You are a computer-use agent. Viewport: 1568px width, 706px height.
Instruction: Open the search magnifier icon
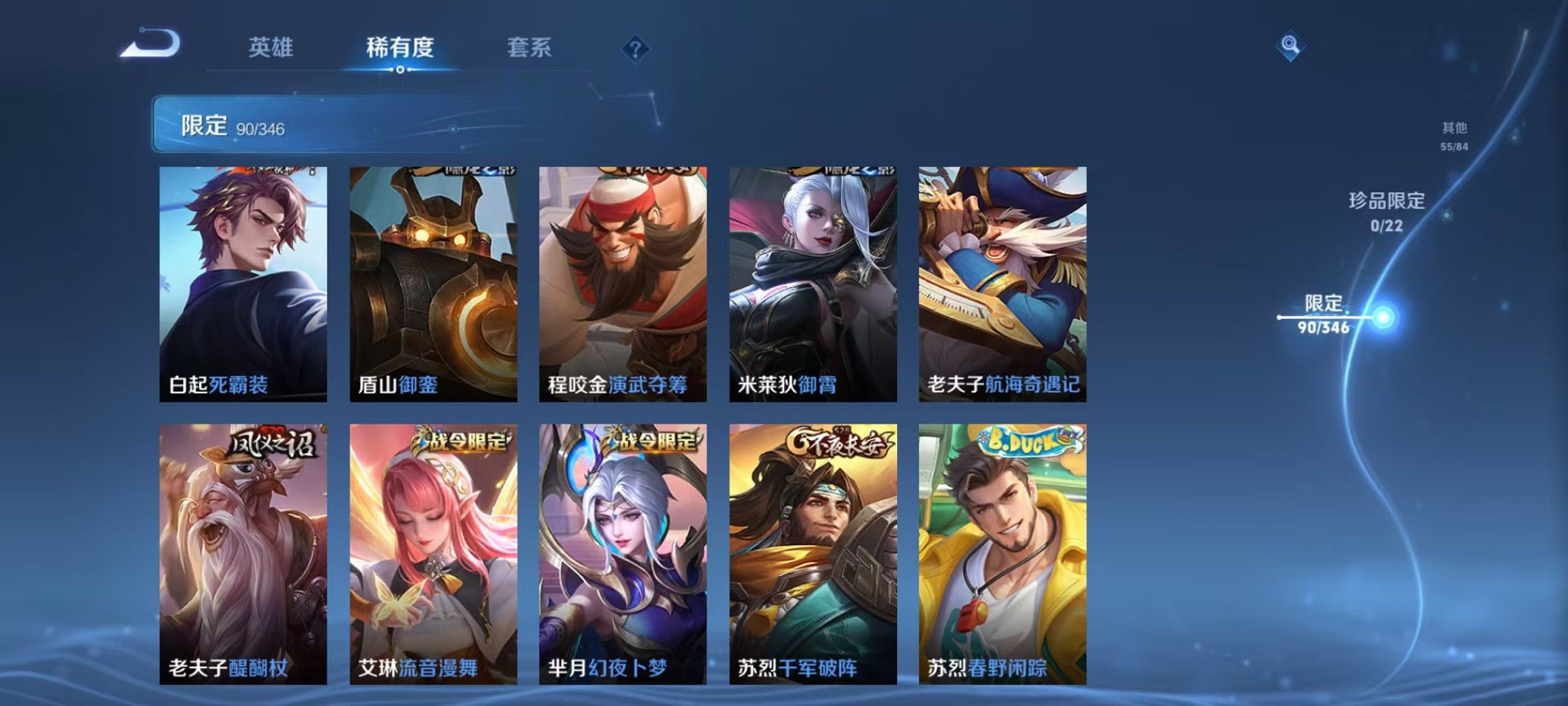coord(1288,45)
